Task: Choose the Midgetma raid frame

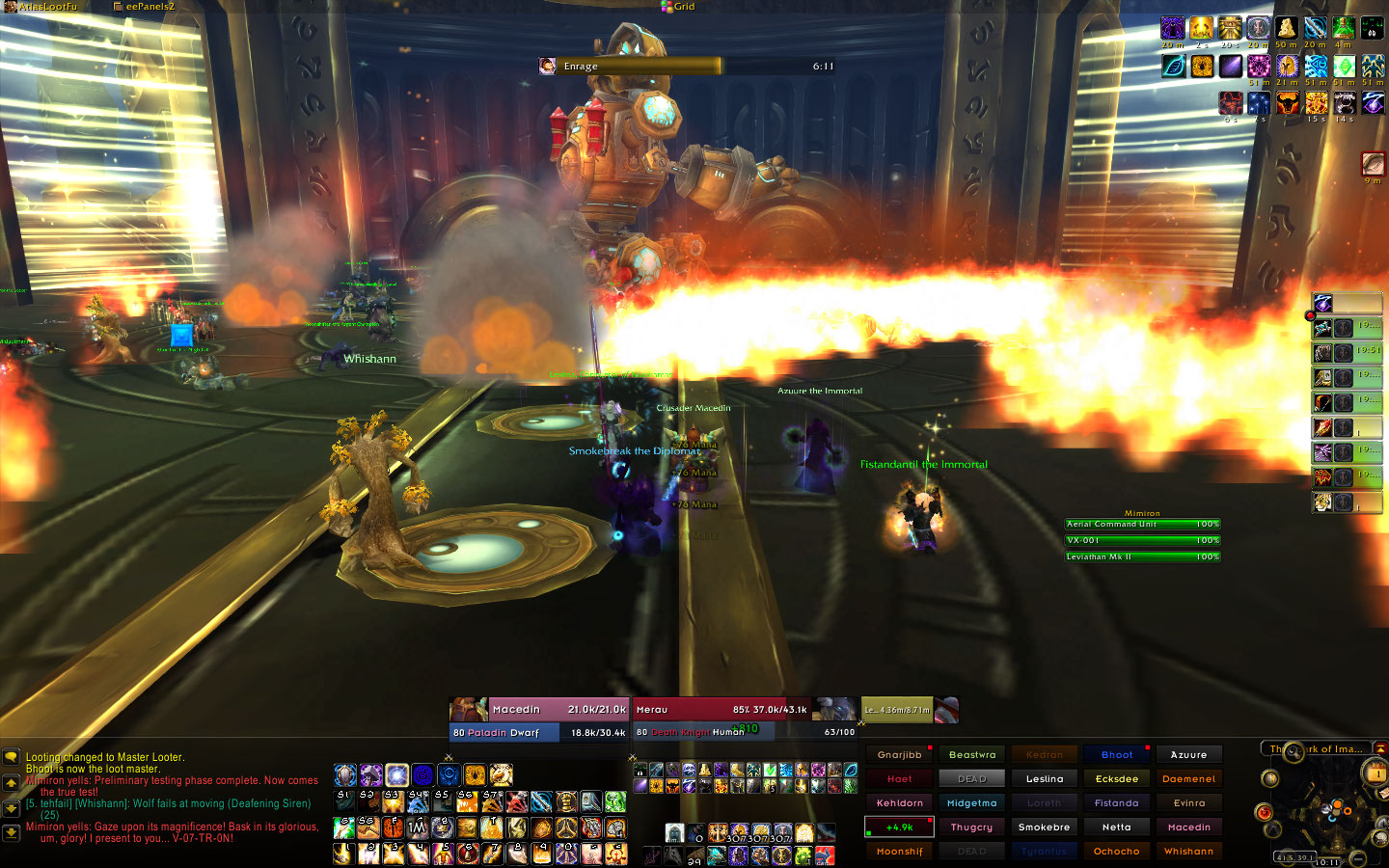Action: point(971,803)
